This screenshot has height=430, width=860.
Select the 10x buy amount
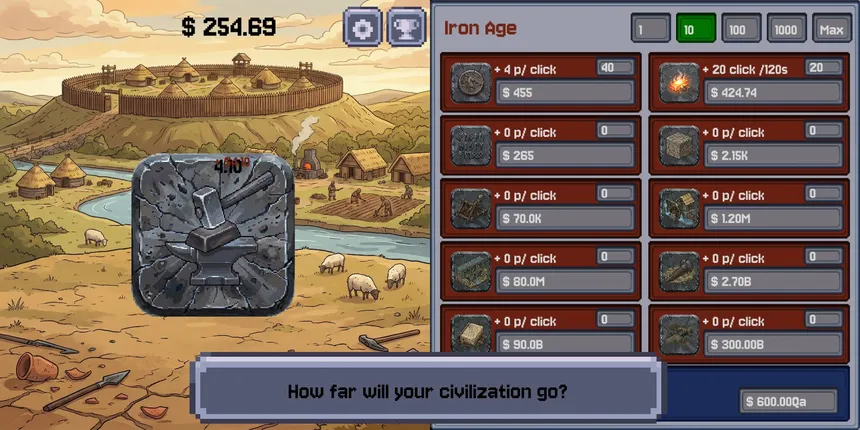pos(696,29)
